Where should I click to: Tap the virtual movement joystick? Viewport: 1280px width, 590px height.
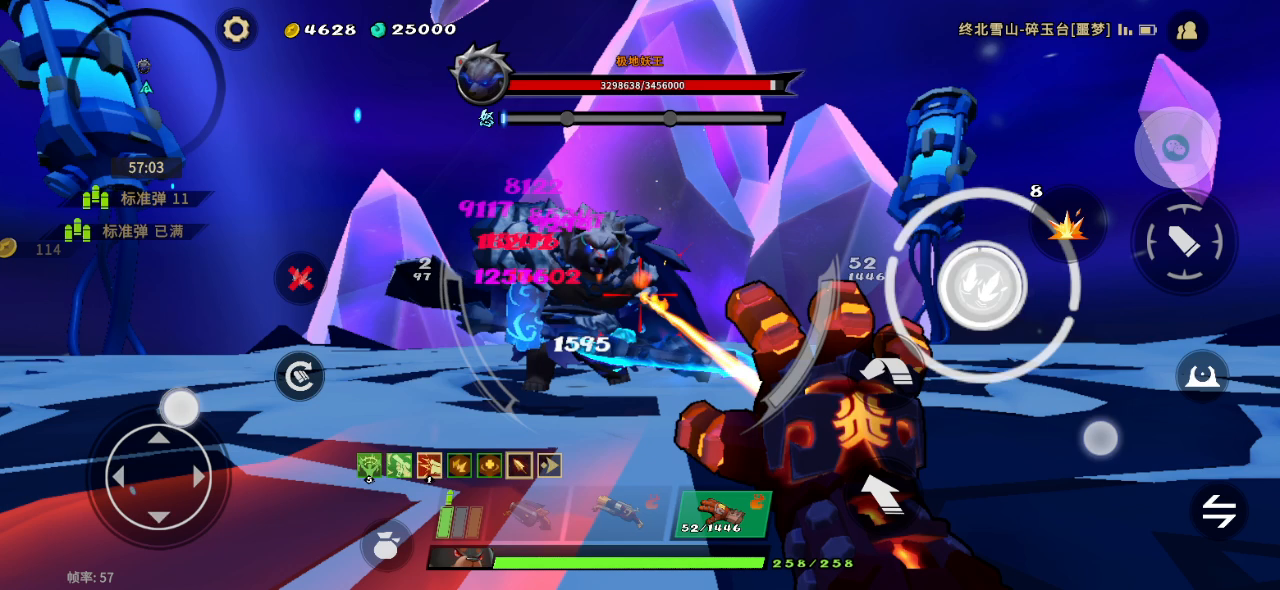158,477
